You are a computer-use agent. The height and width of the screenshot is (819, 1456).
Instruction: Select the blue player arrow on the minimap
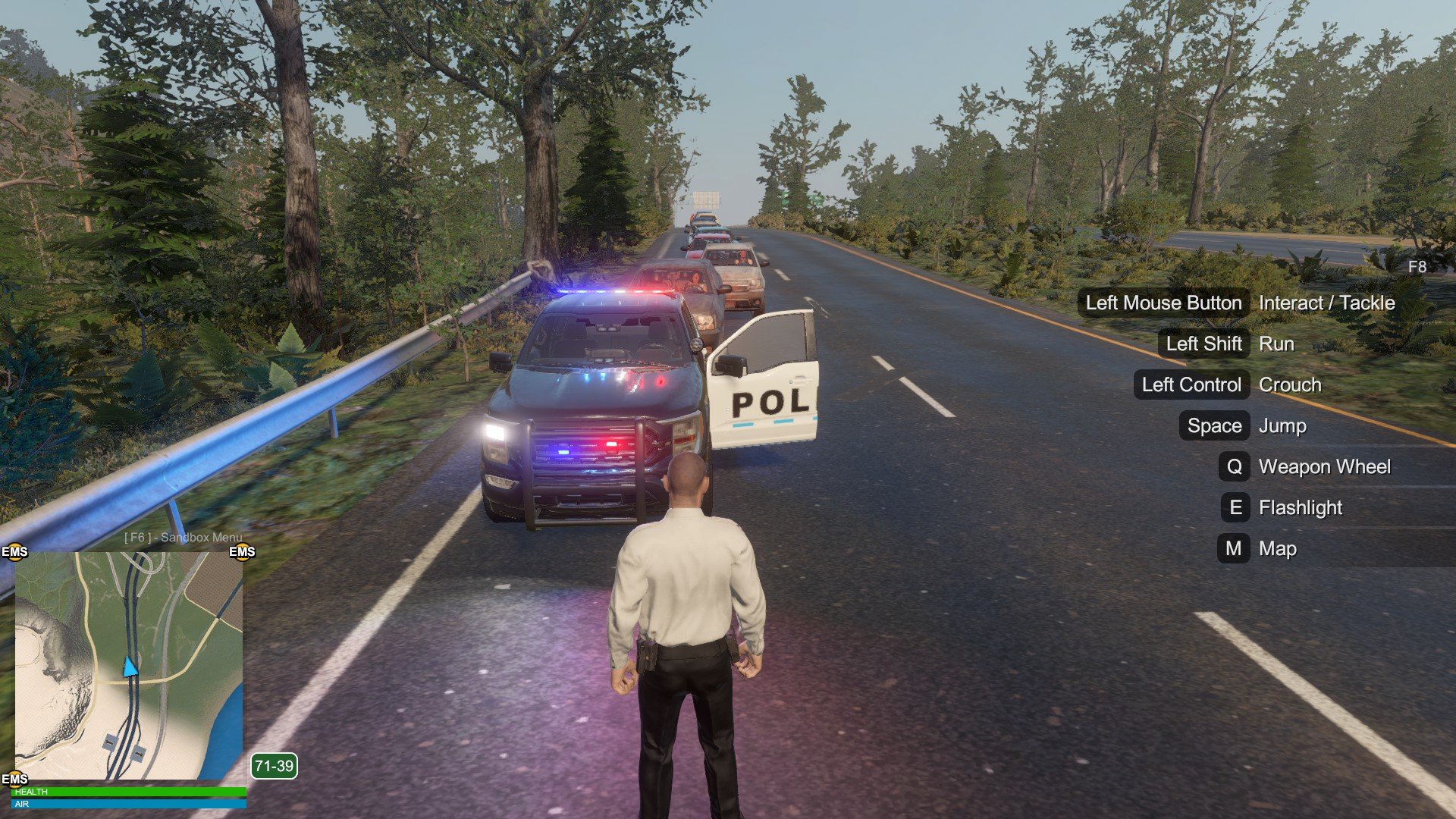tap(130, 667)
